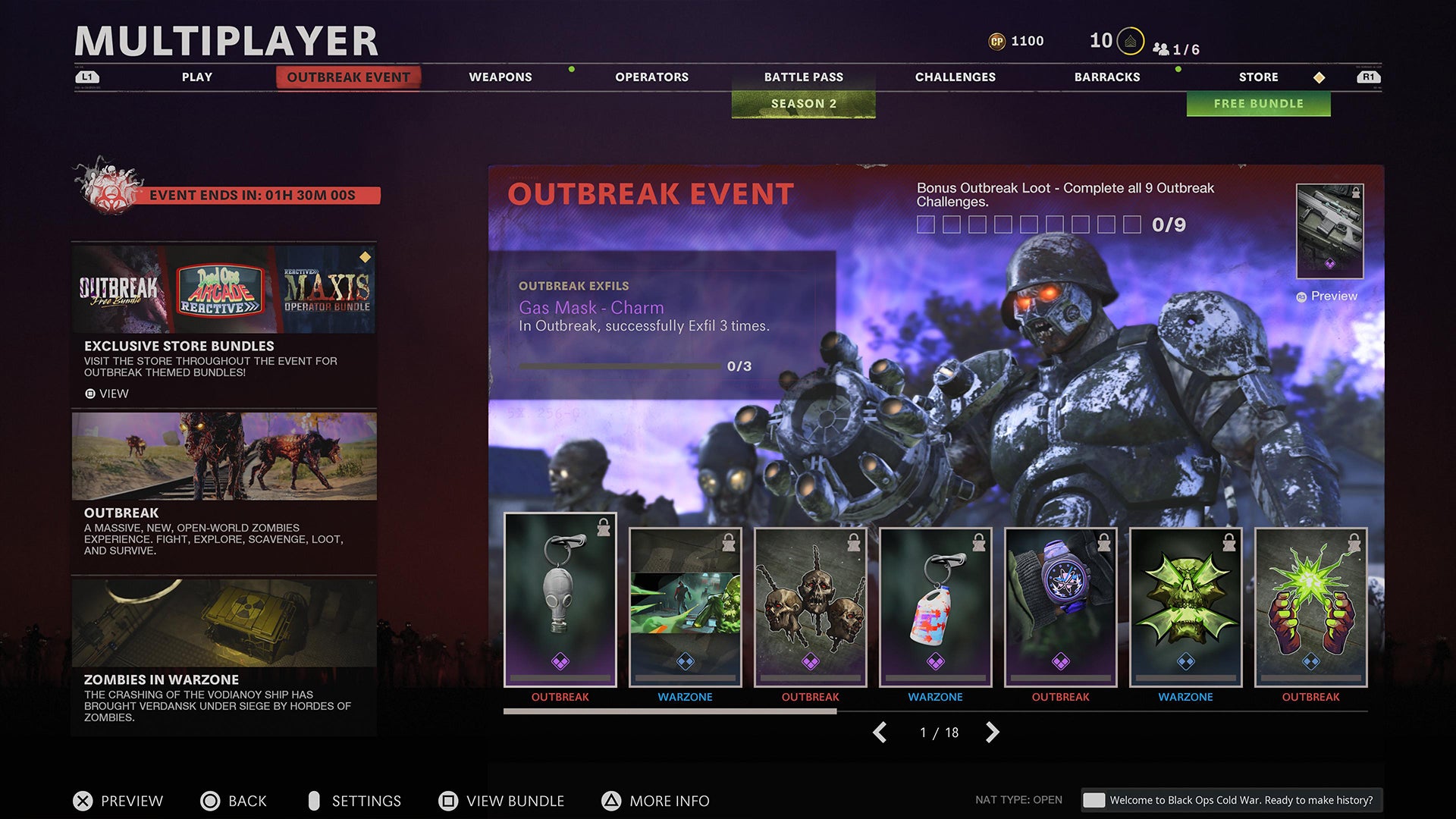The width and height of the screenshot is (1456, 819).
Task: Click the Exfil 3 times progress bar
Action: click(x=618, y=365)
